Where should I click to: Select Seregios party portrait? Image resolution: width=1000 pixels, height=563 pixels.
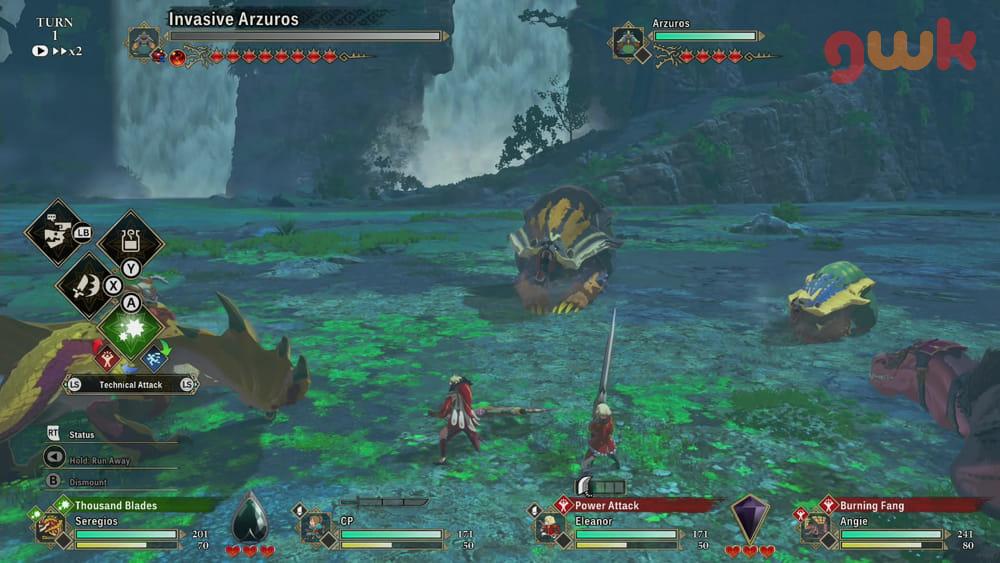point(49,527)
